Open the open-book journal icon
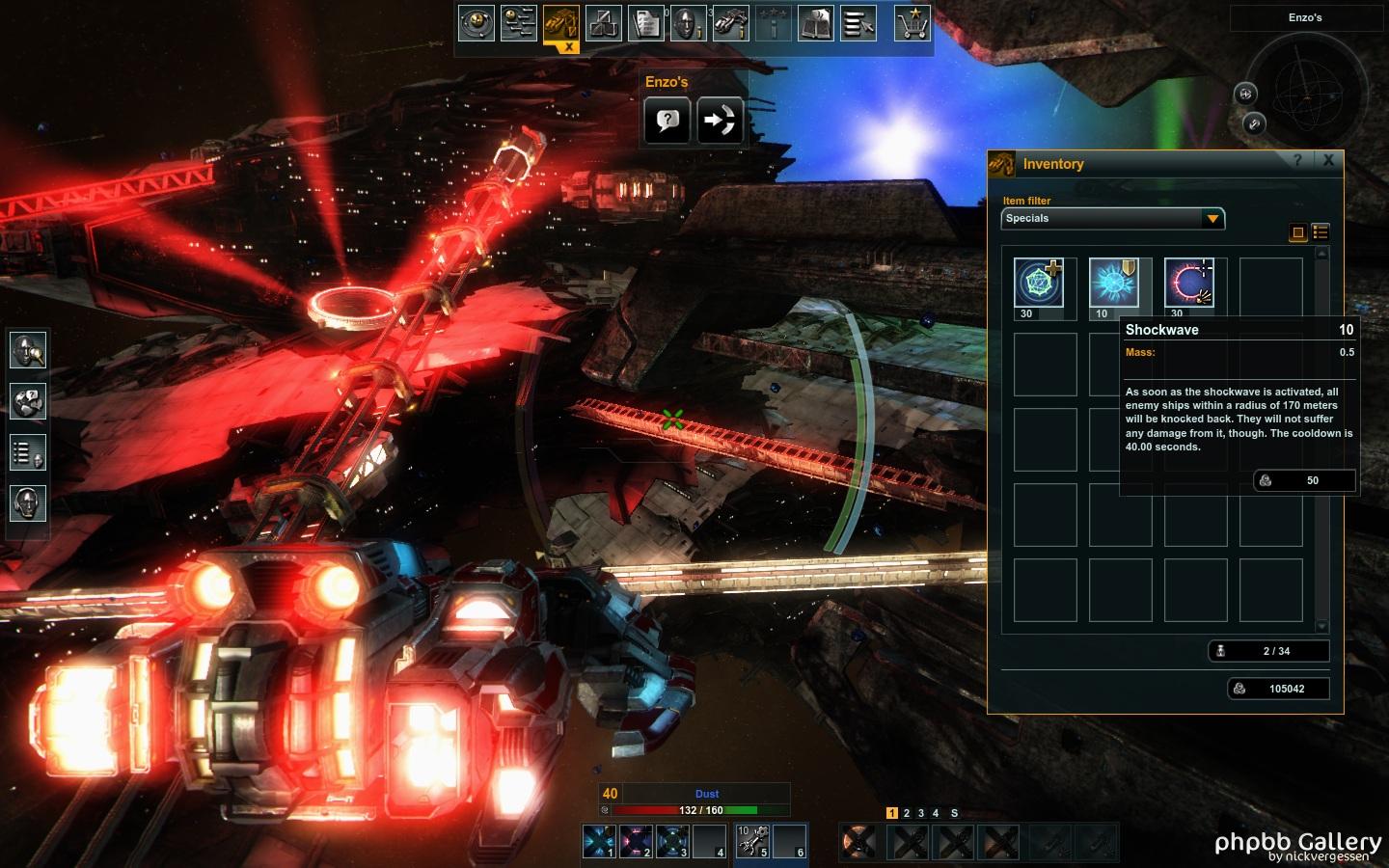Screen dimensions: 1389x868 tap(815, 23)
